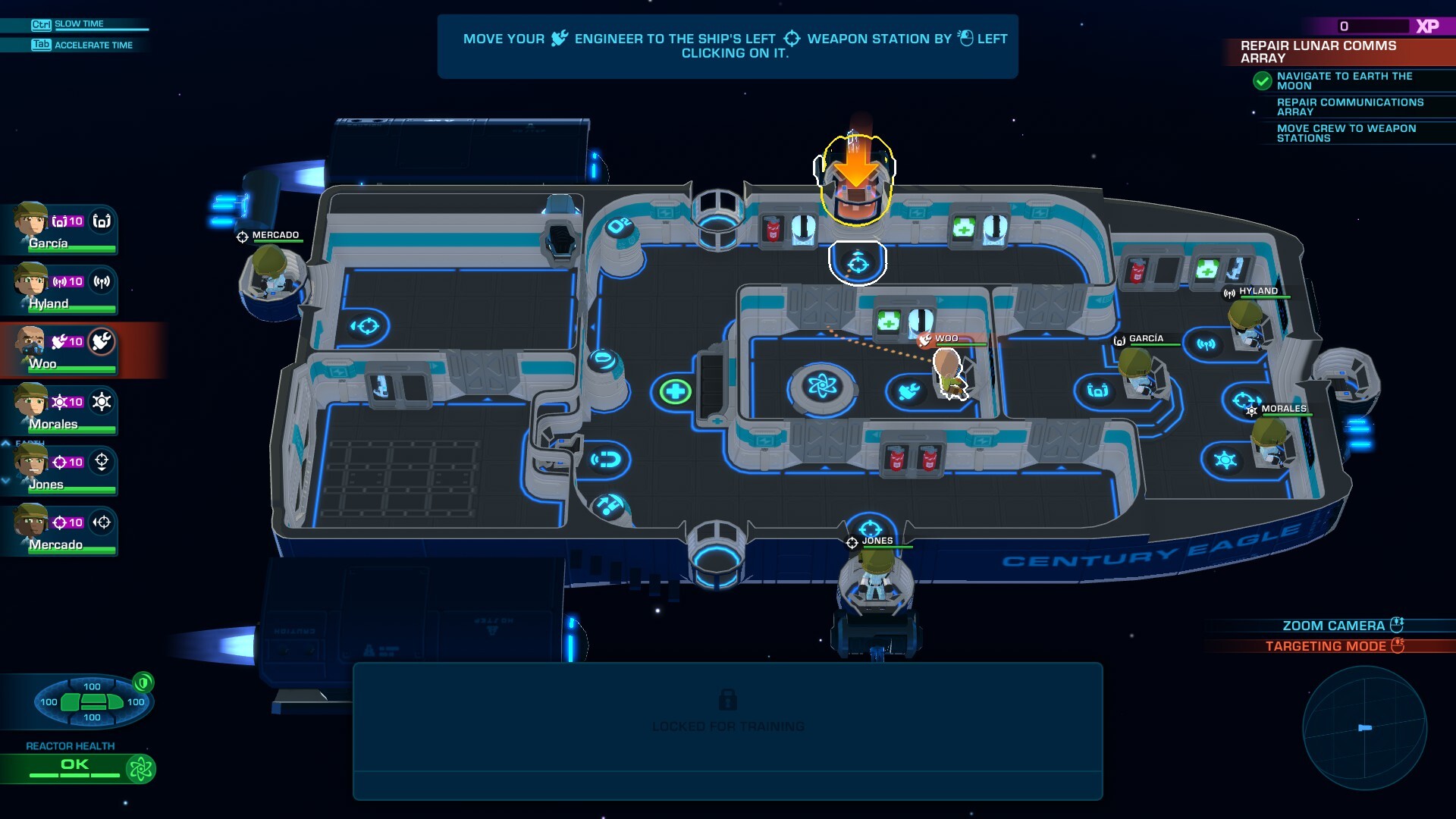Click the highlighted left weapon station marker
The image size is (1456, 819).
tap(858, 263)
